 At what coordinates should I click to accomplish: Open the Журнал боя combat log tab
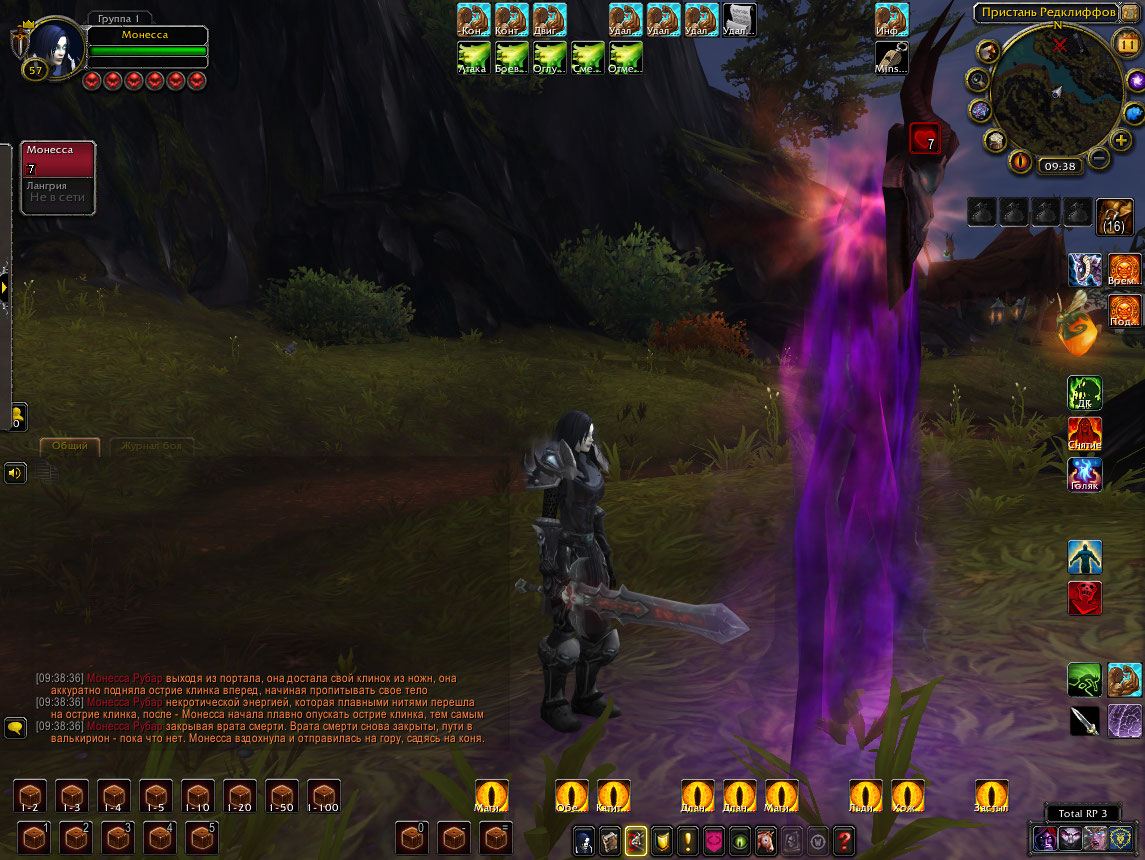152,446
